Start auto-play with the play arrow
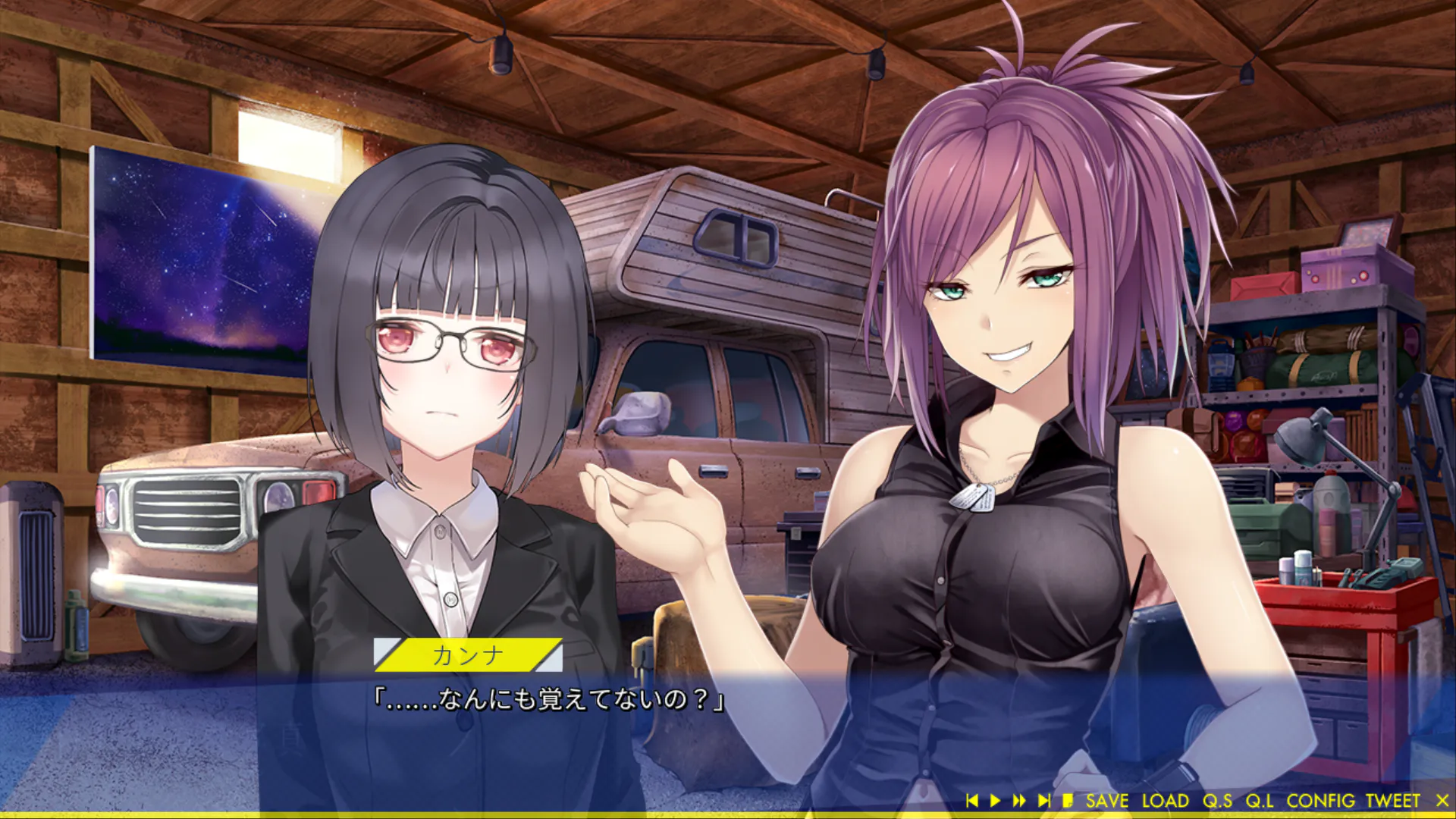This screenshot has width=1456, height=819. [x=995, y=801]
